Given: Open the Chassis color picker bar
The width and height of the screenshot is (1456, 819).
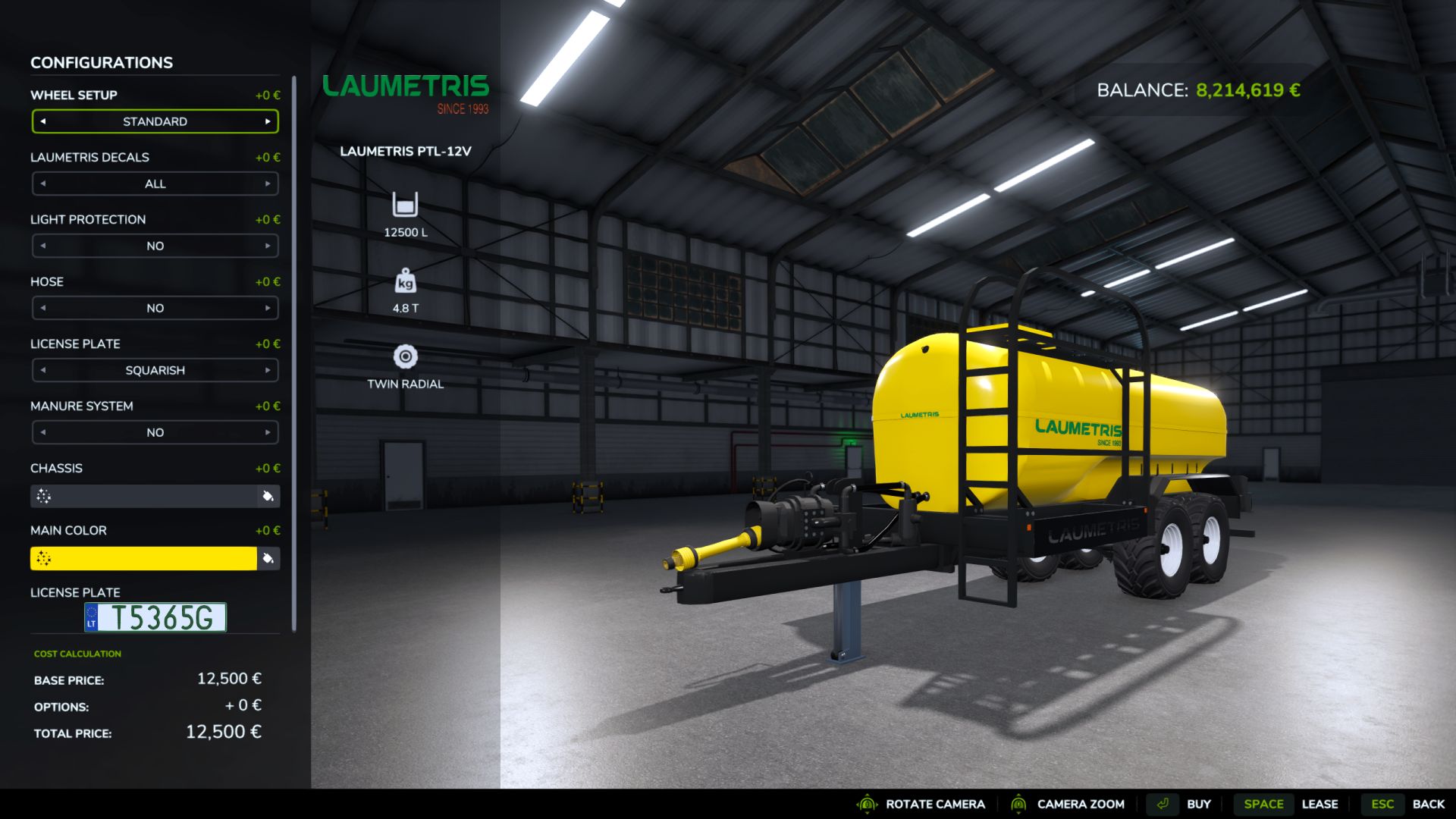Looking at the screenshot, I should pos(144,496).
